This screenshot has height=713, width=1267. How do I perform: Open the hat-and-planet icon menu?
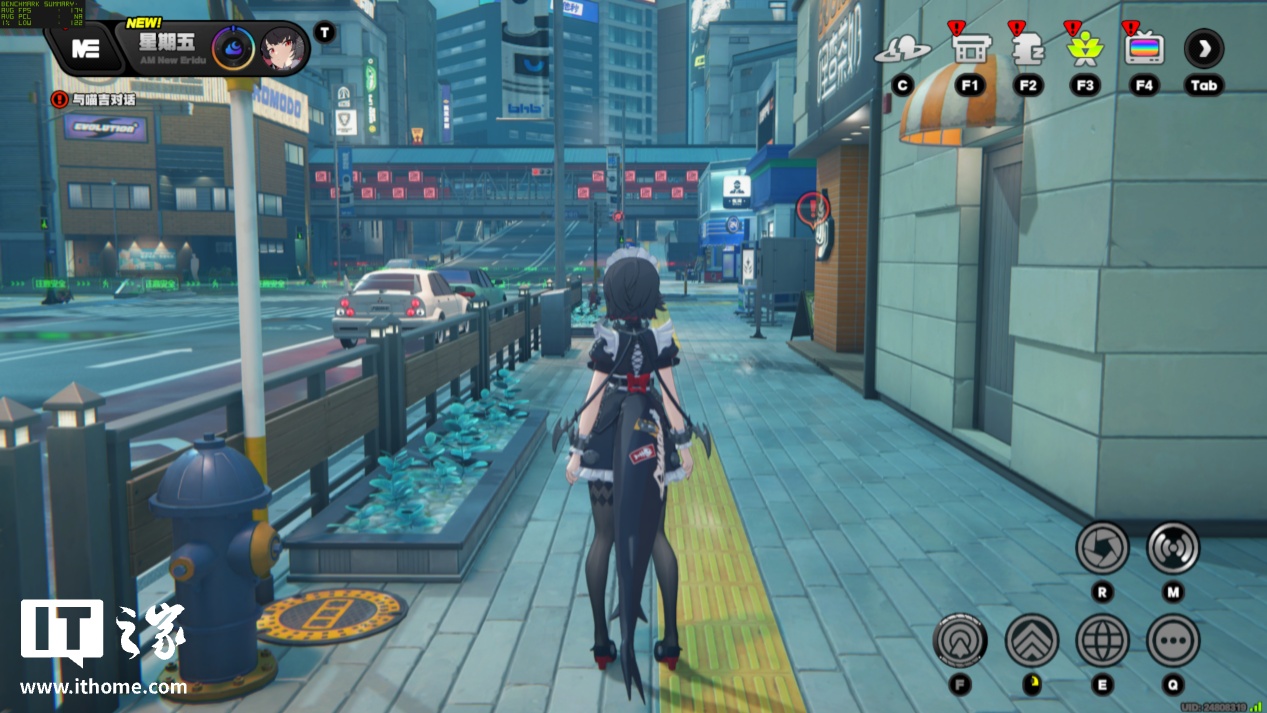coord(902,49)
